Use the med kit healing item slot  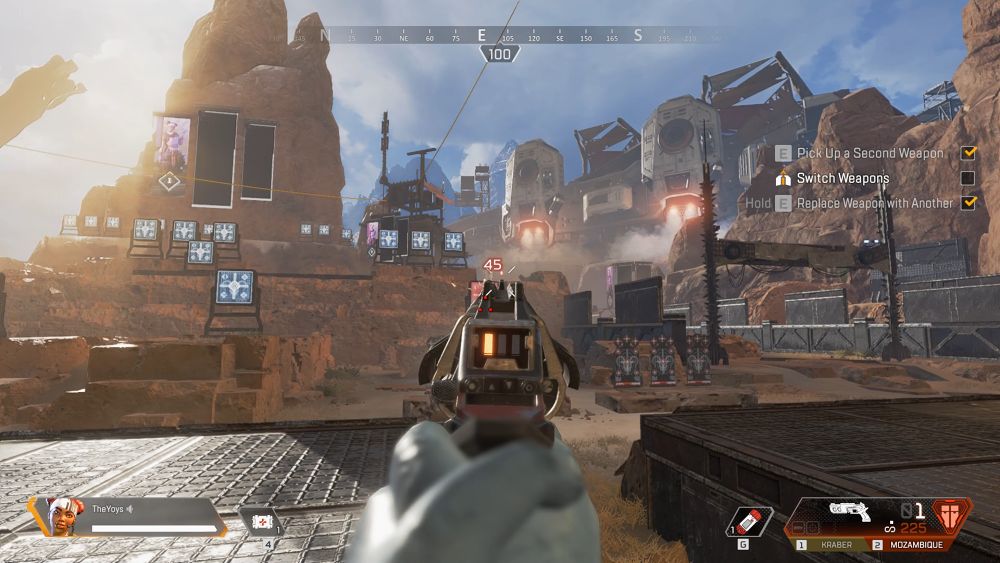pos(260,522)
